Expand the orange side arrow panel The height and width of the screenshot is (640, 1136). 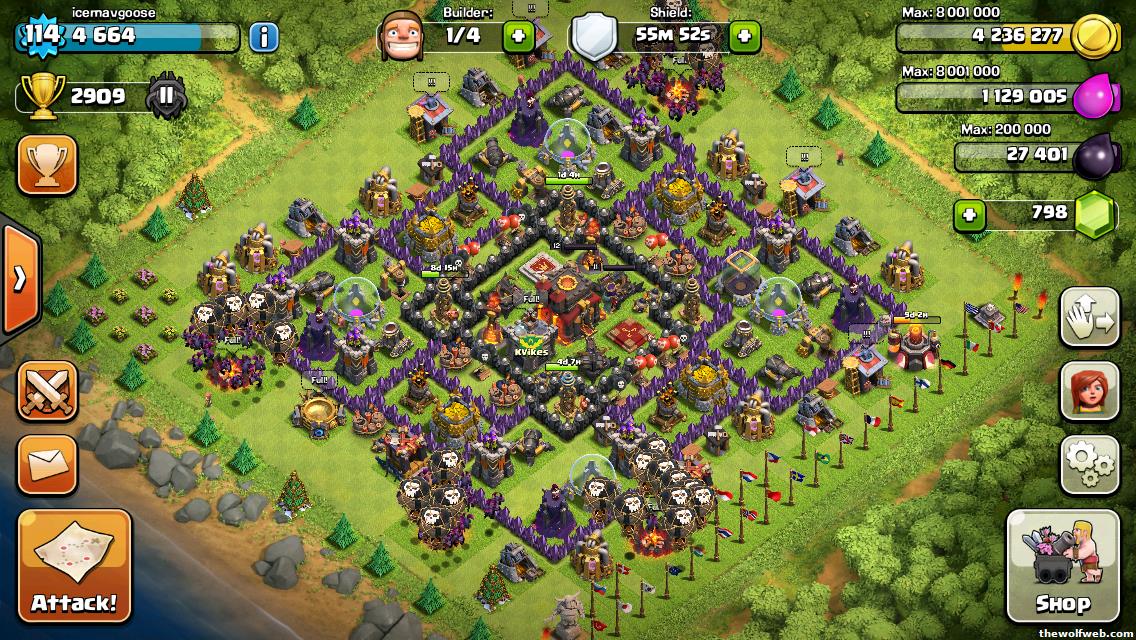pyautogui.click(x=19, y=279)
